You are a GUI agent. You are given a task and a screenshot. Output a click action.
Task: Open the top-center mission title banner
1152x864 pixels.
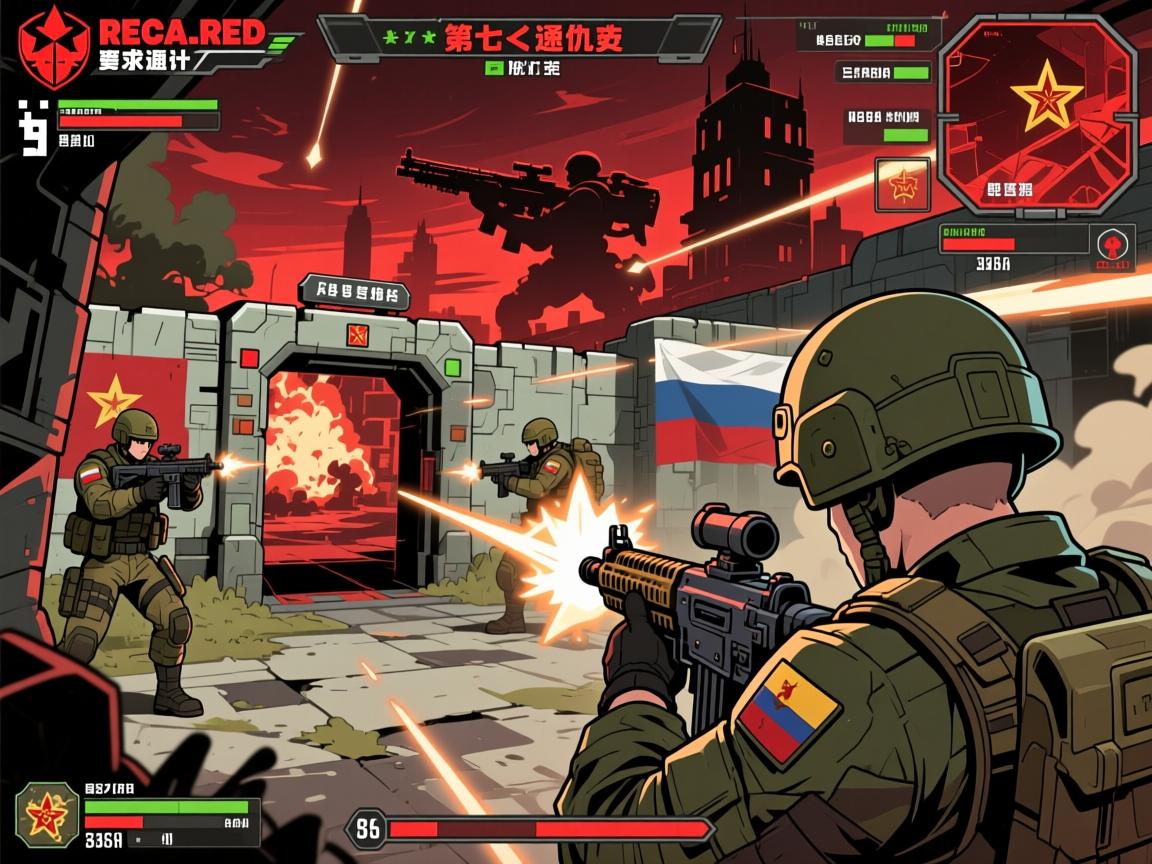(519, 39)
